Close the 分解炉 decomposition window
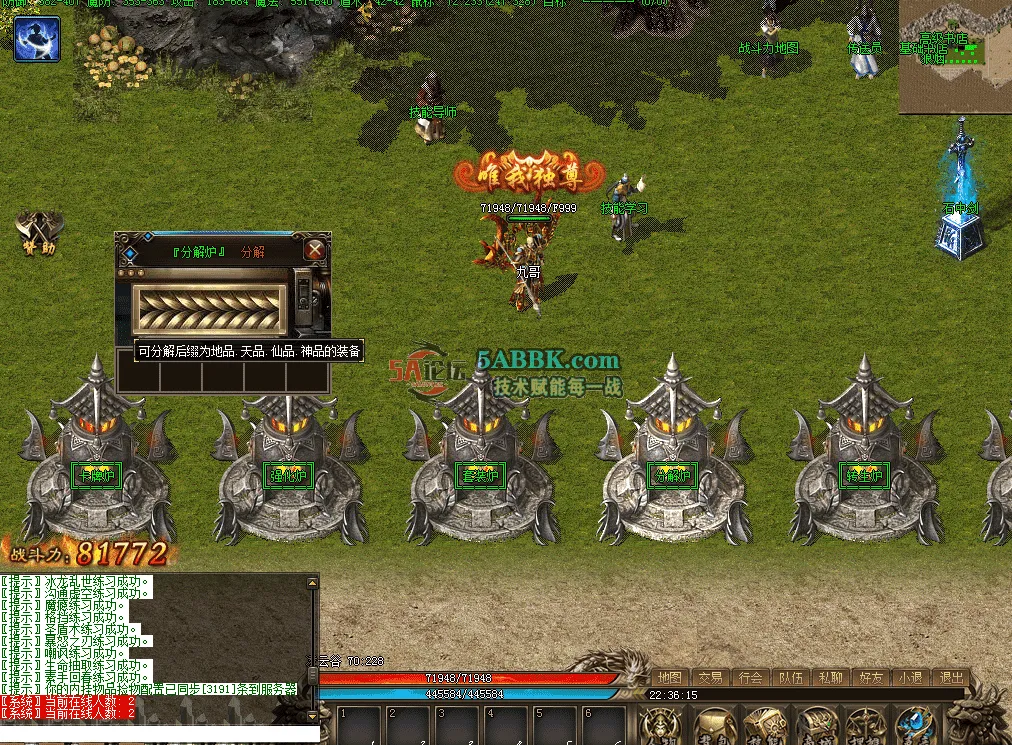The image size is (1012, 745). coord(314,250)
